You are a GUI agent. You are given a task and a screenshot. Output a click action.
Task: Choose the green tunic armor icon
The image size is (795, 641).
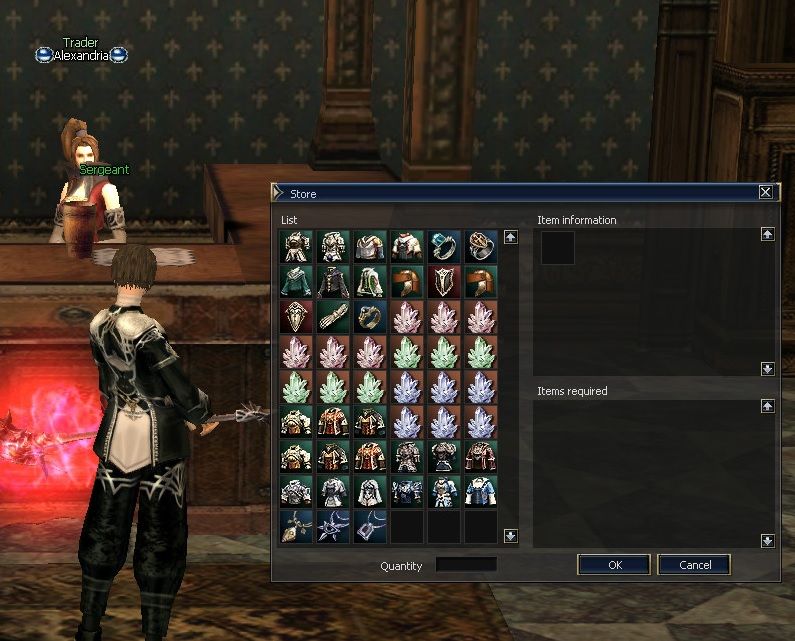(x=296, y=282)
